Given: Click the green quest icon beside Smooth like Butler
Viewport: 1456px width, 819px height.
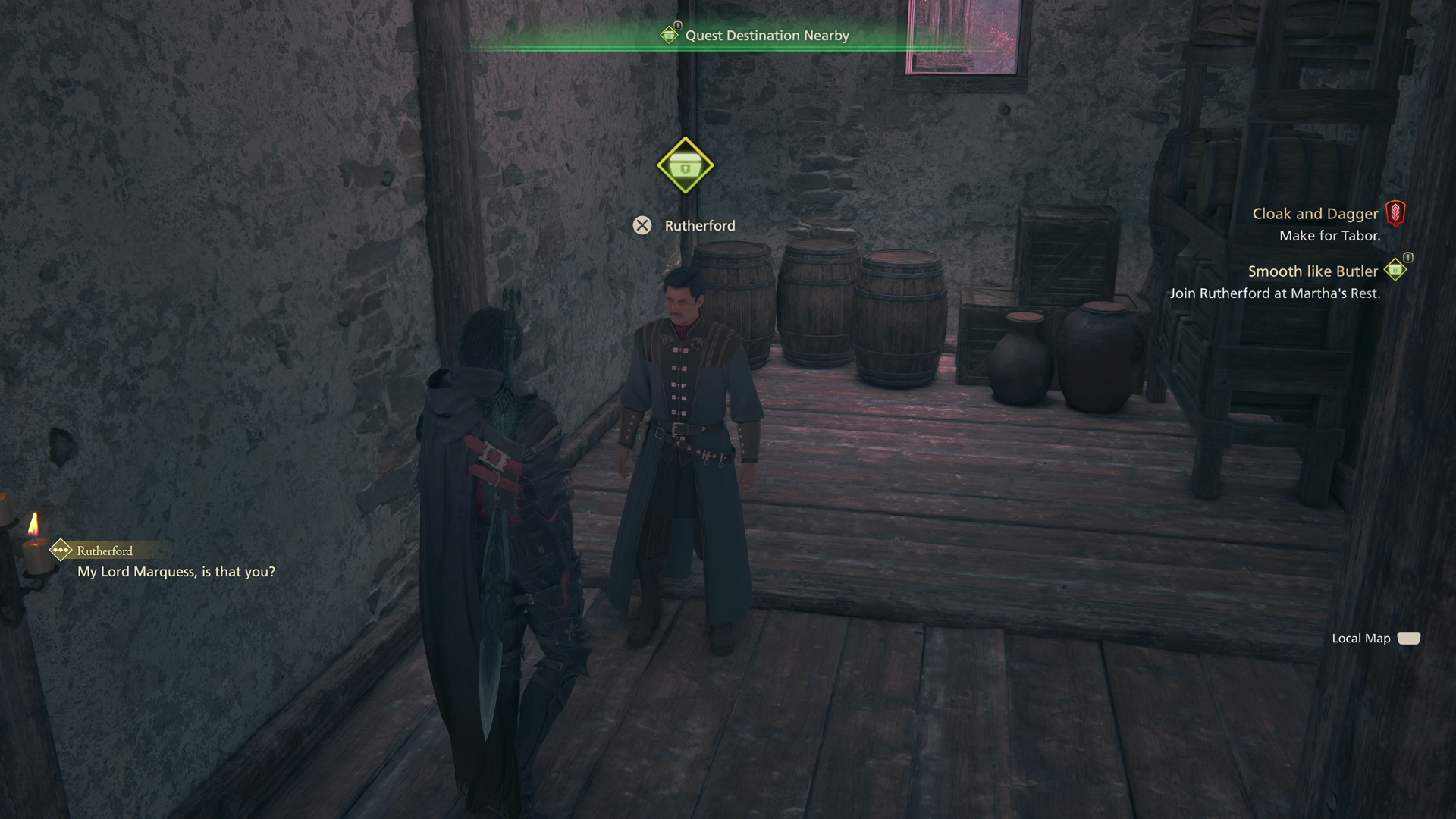Looking at the screenshot, I should tap(1395, 270).
